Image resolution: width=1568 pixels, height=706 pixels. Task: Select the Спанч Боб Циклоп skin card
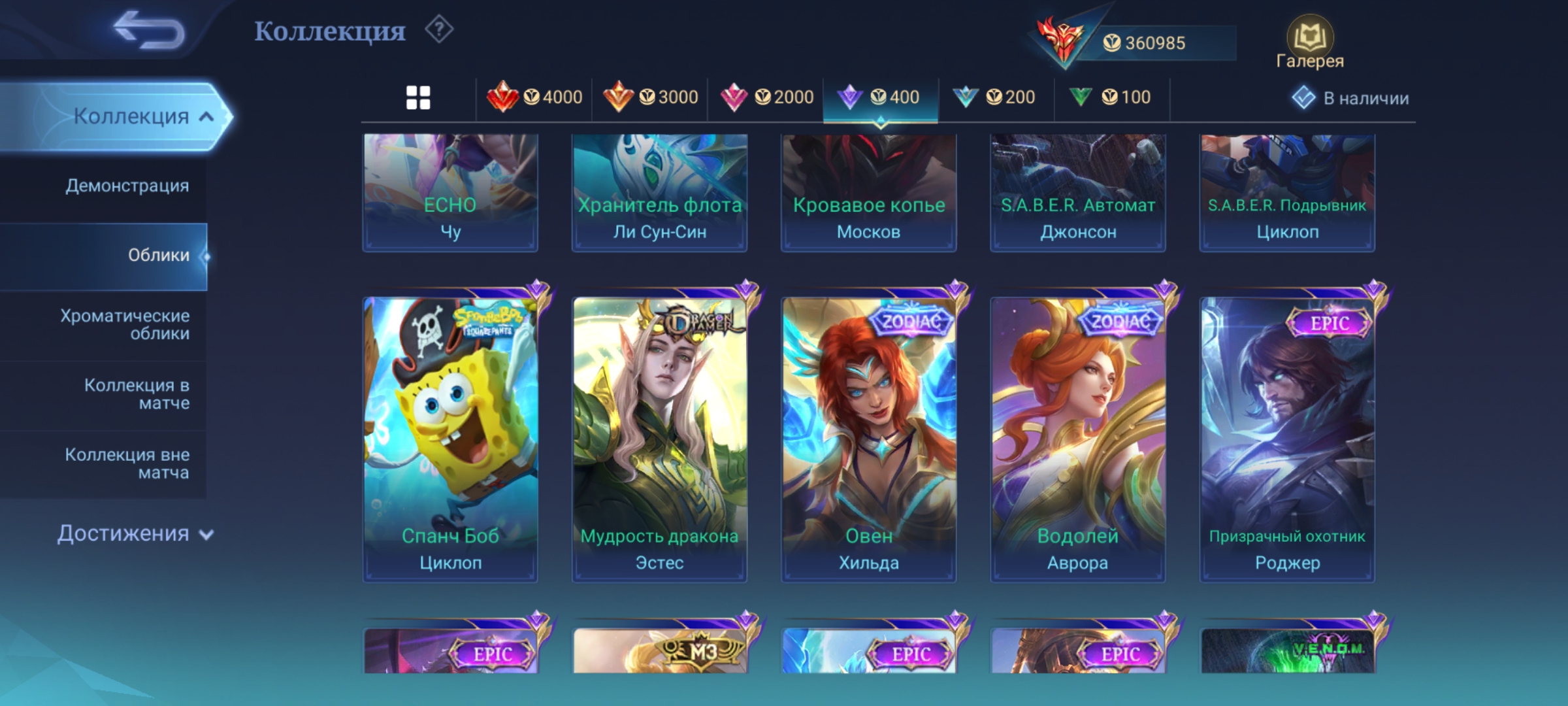tap(450, 438)
